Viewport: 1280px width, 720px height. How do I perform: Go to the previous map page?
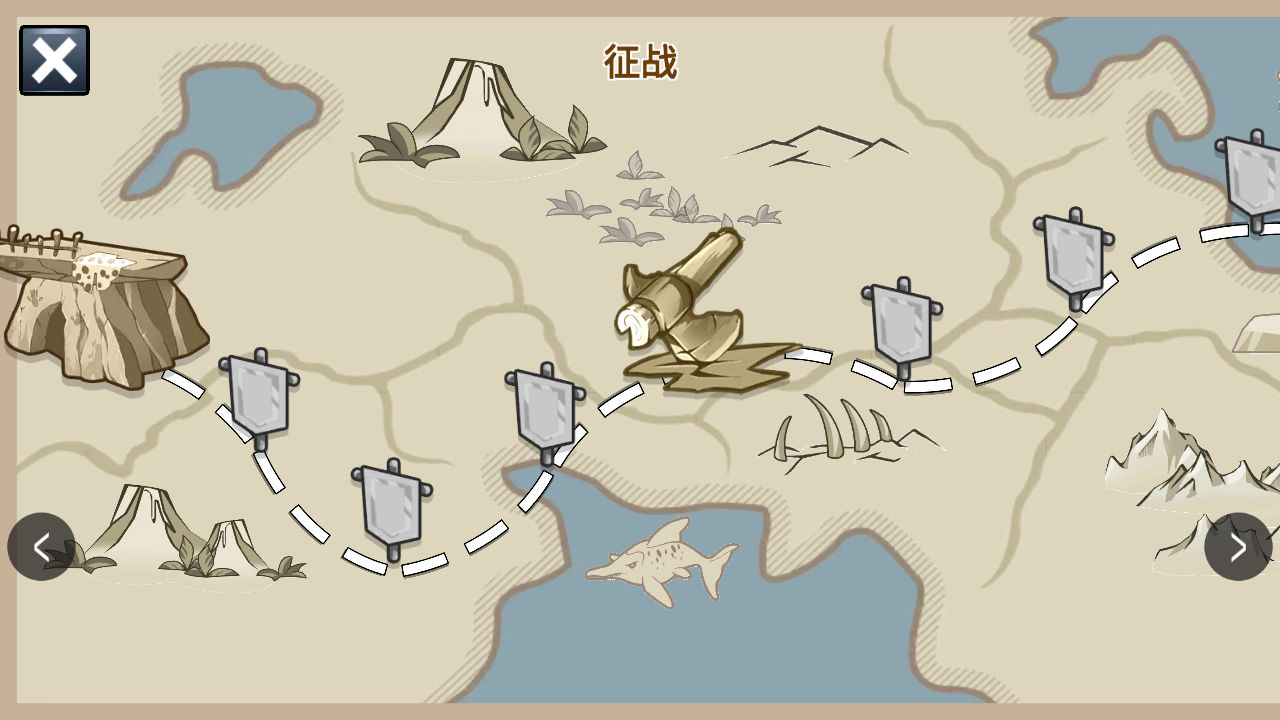(41, 546)
